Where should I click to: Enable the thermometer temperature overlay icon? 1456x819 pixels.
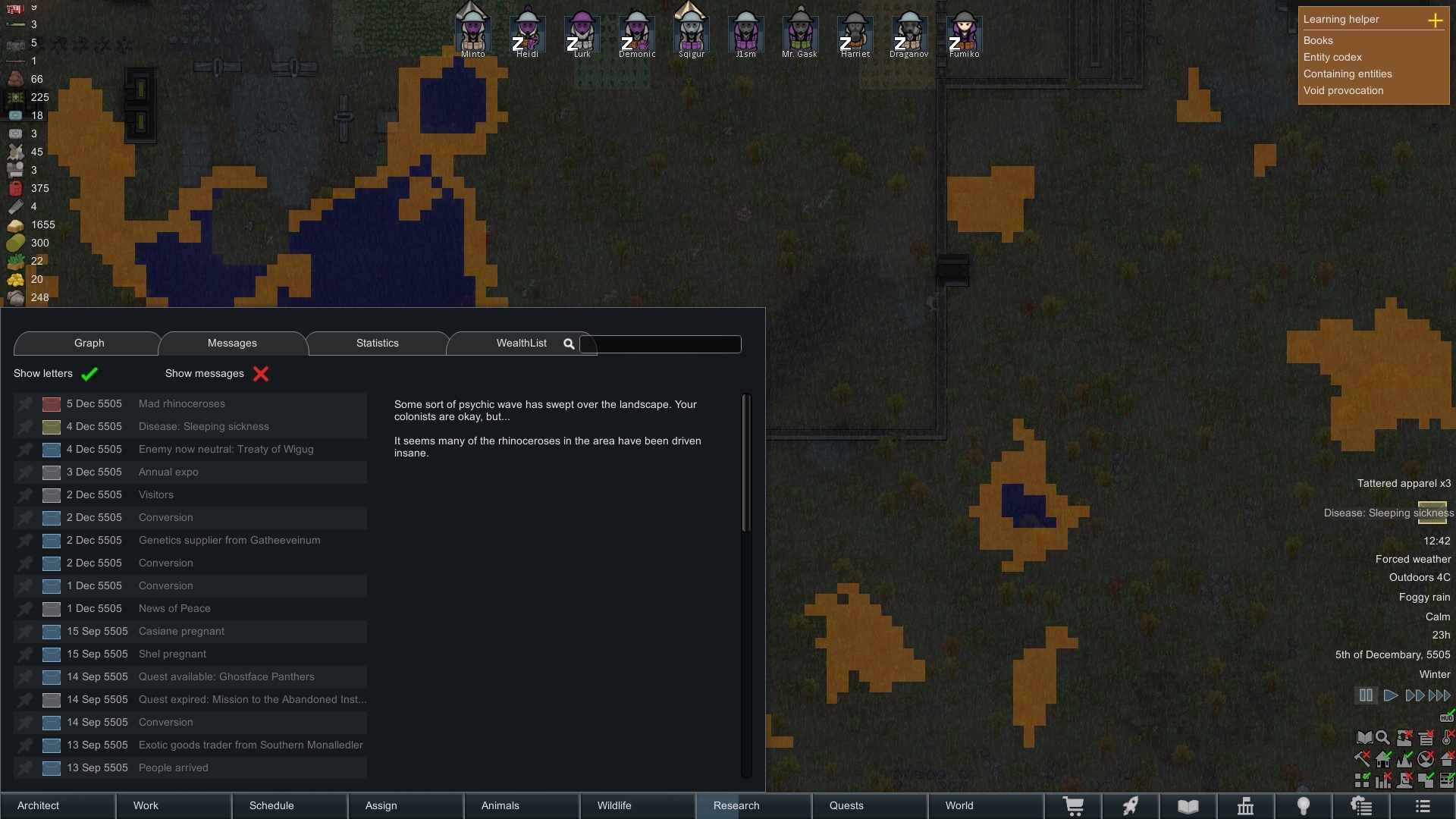pyautogui.click(x=1445, y=737)
